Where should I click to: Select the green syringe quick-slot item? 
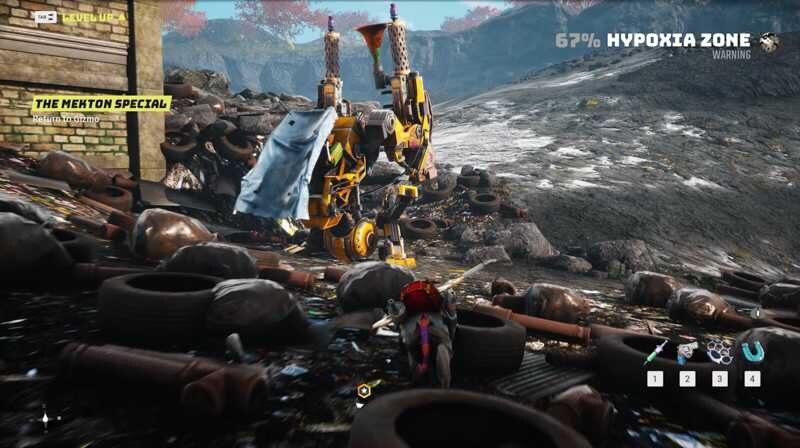[x=655, y=352]
